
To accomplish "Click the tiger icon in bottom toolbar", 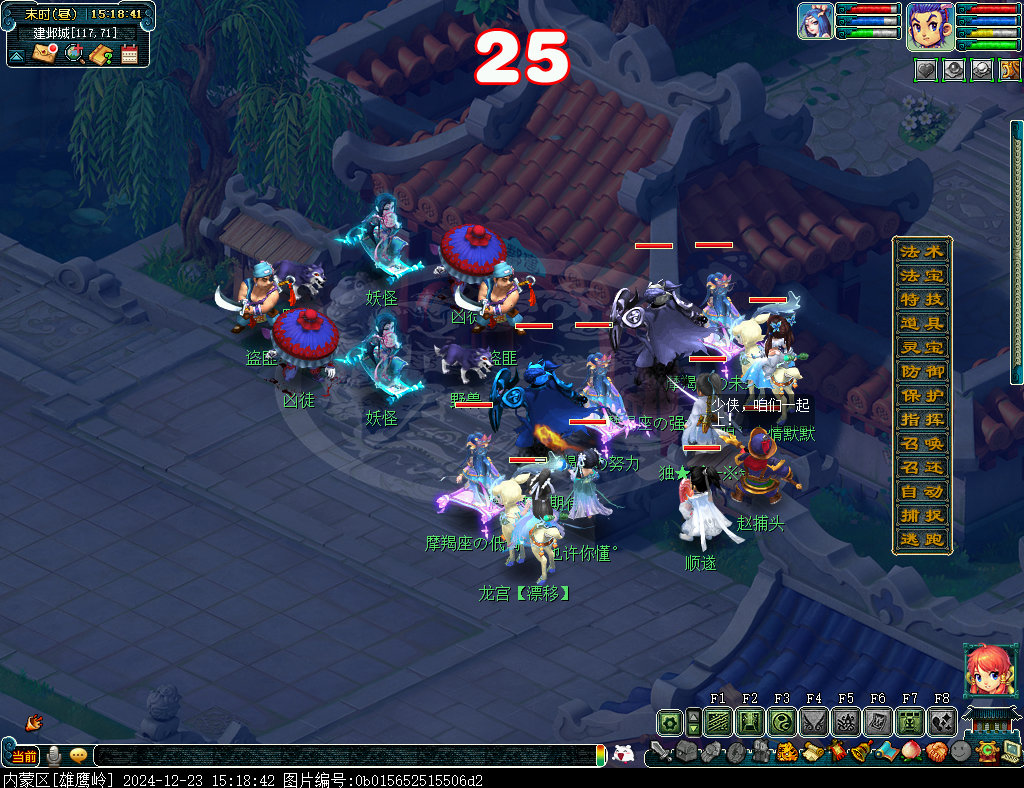I will 785,752.
